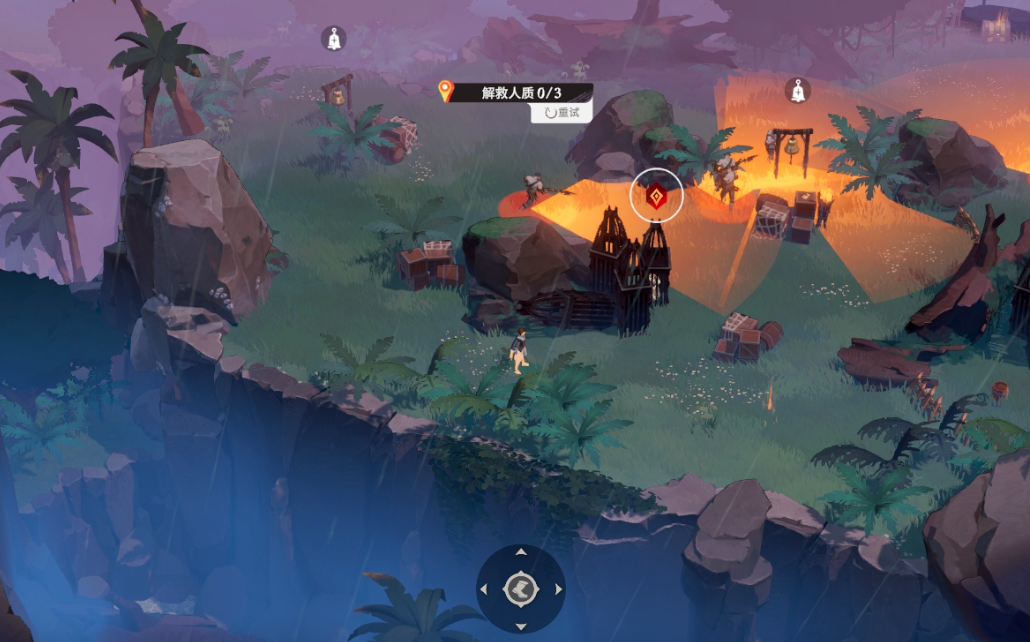Open the 解救人质 0/3 objective tracker
Image resolution: width=1030 pixels, height=642 pixels.
(x=516, y=93)
